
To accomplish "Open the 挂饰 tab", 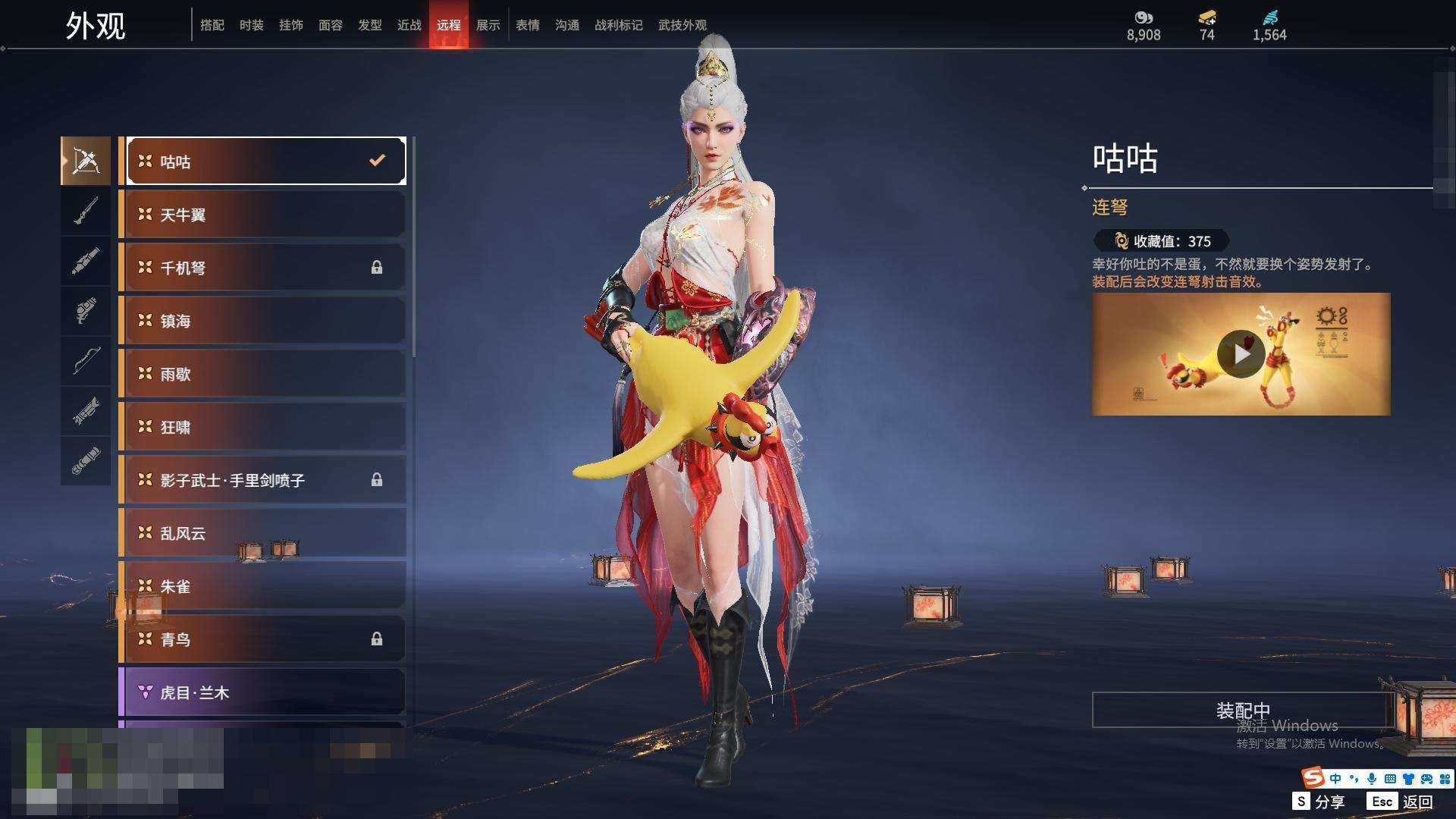I will click(290, 25).
